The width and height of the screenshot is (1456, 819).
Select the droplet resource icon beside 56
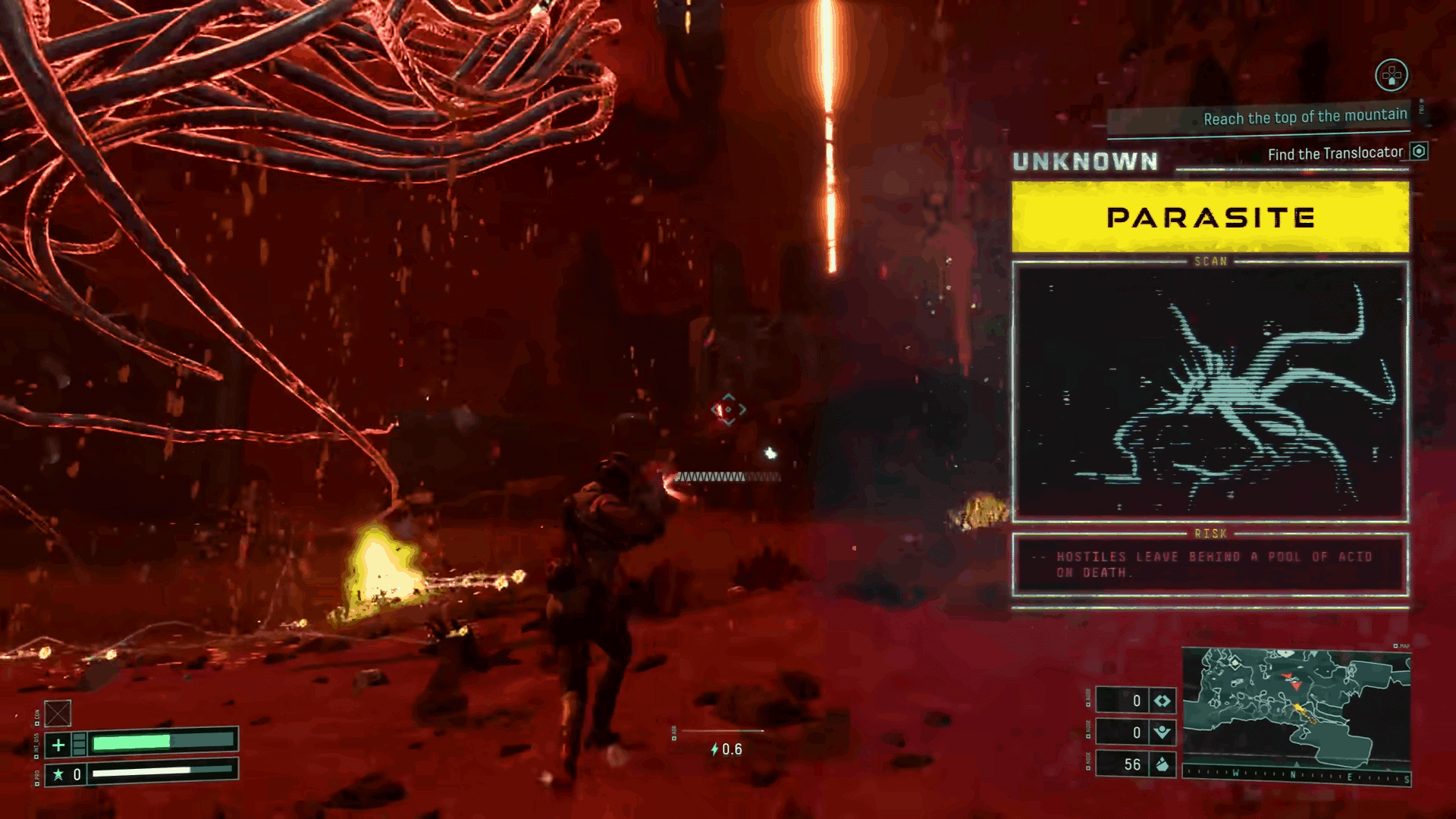(1163, 764)
